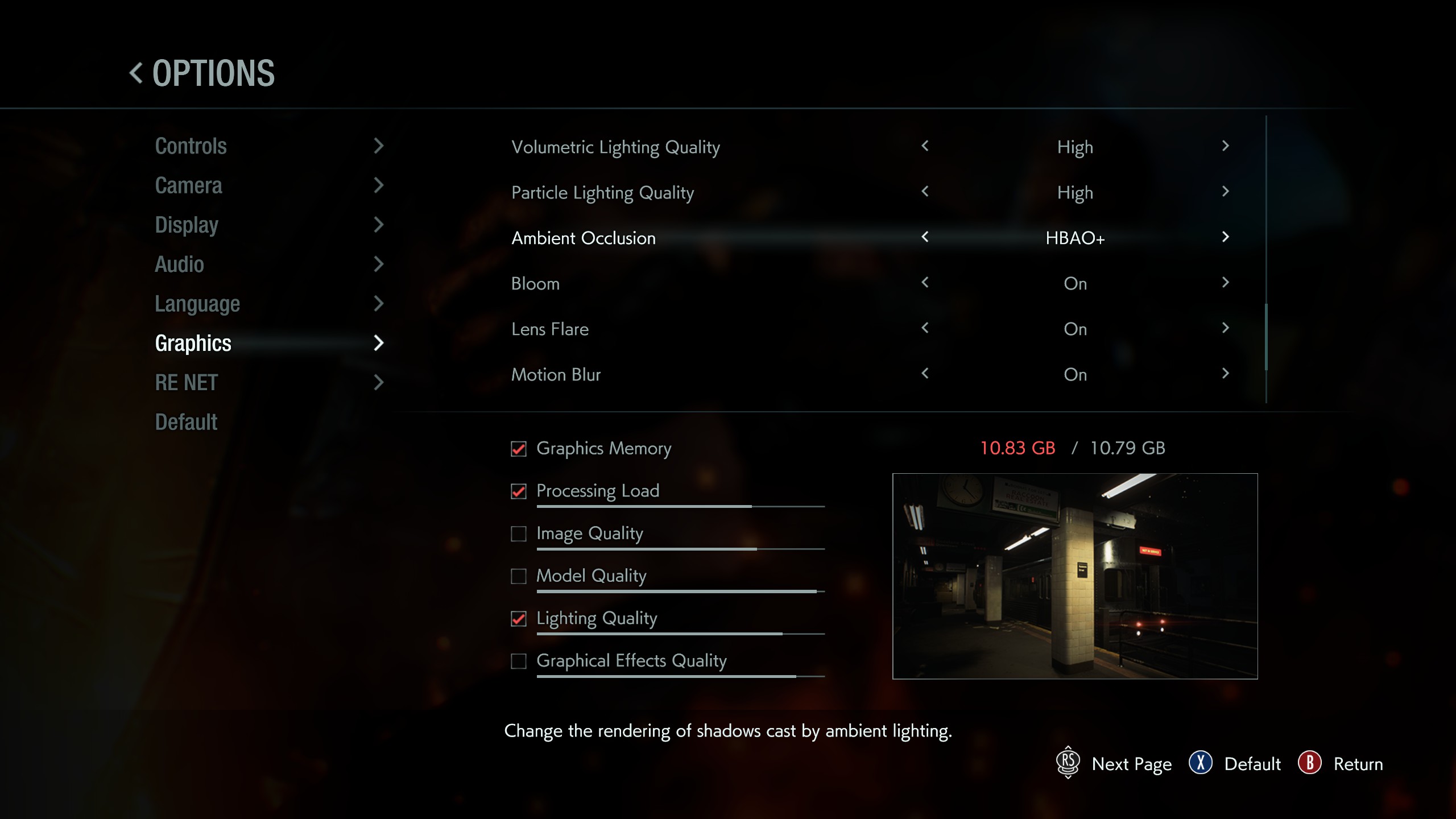The image size is (1456, 819).
Task: Check Model Quality
Action: point(518,576)
